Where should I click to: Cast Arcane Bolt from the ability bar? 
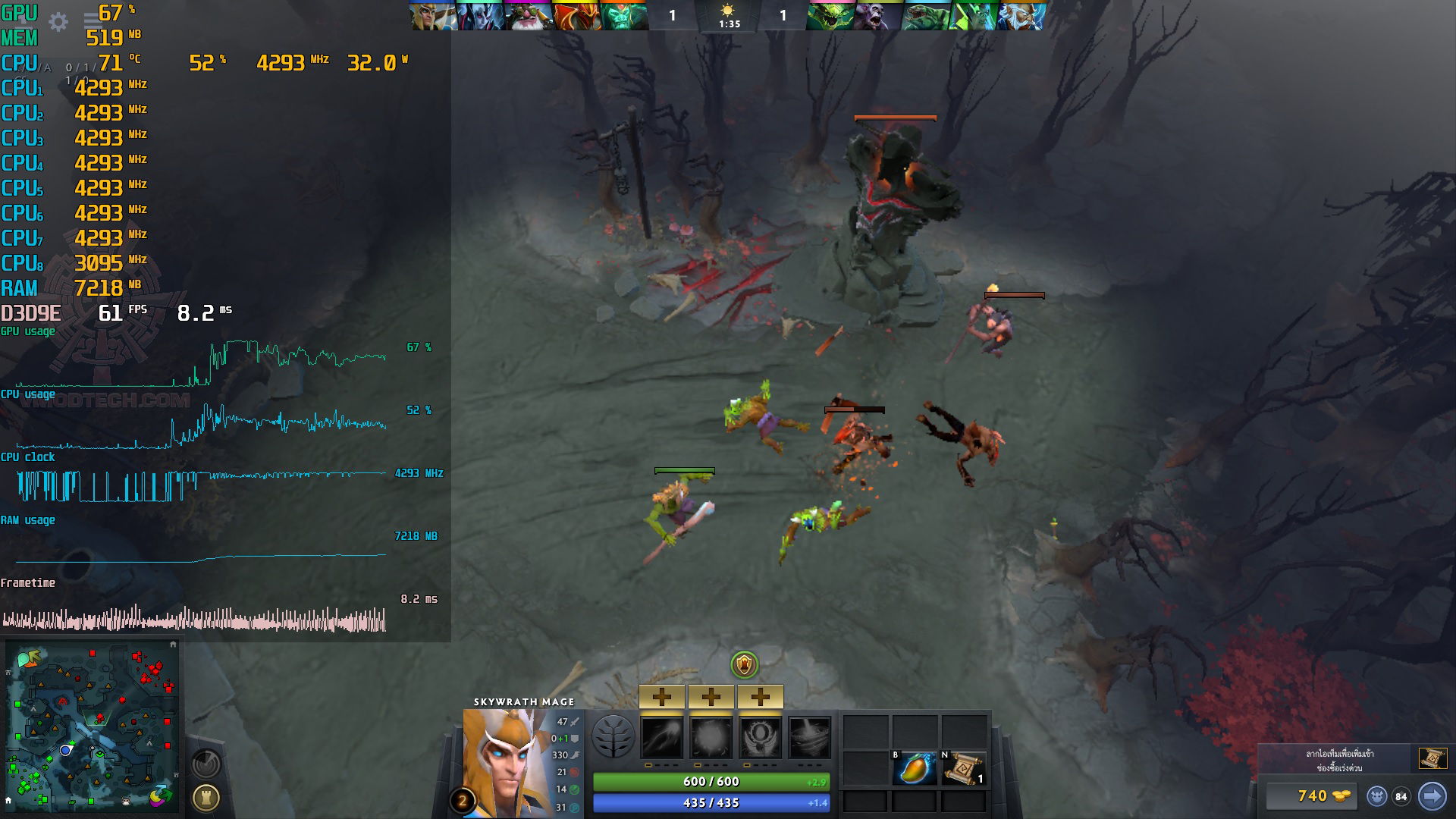point(662,737)
